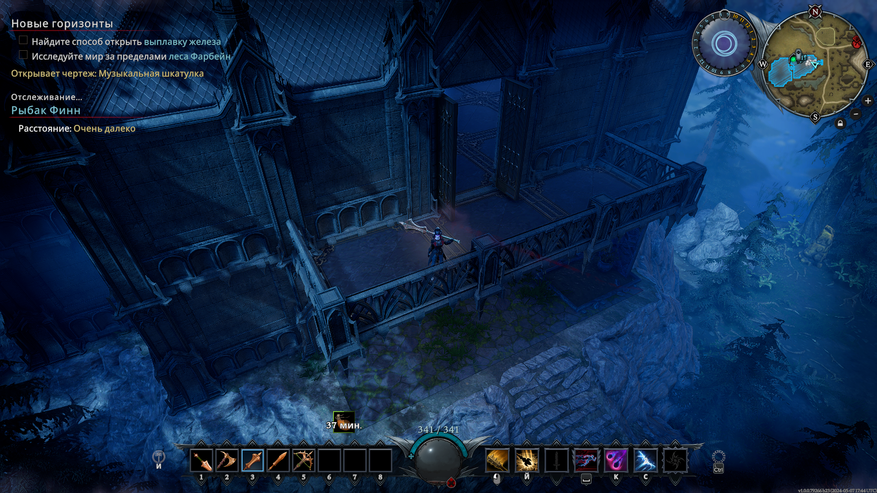This screenshot has width=877, height=493.
Task: Select the crossbow in hotbar slot 5
Action: coord(304,461)
